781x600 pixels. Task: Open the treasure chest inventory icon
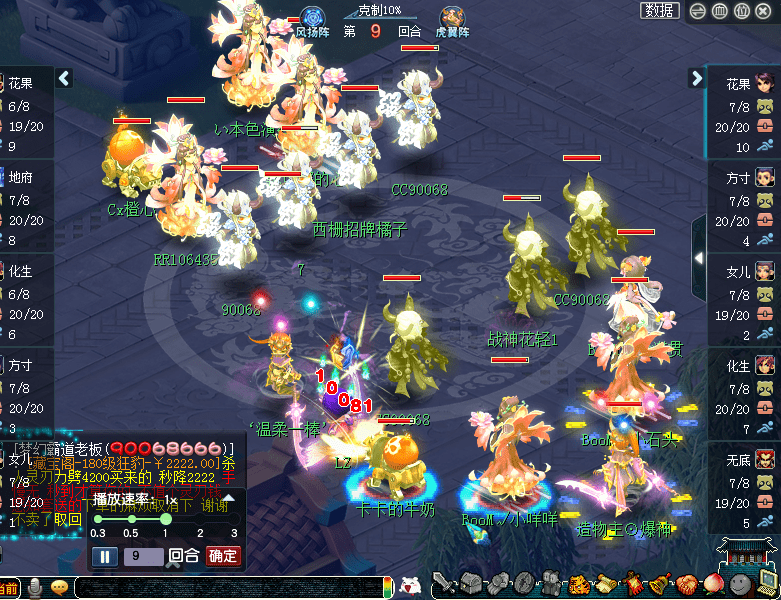coord(470,584)
